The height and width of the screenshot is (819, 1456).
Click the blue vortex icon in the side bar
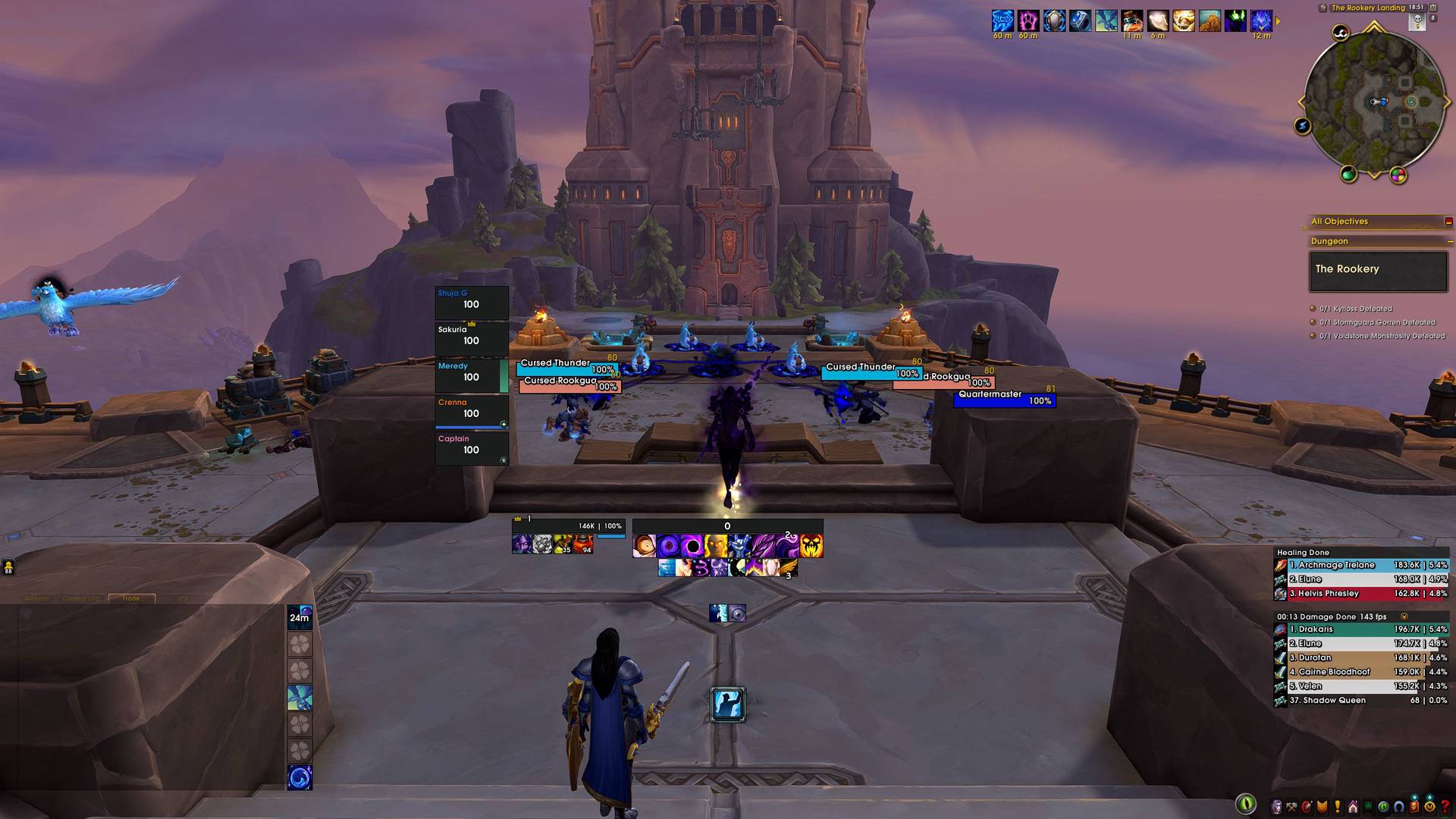tap(300, 777)
